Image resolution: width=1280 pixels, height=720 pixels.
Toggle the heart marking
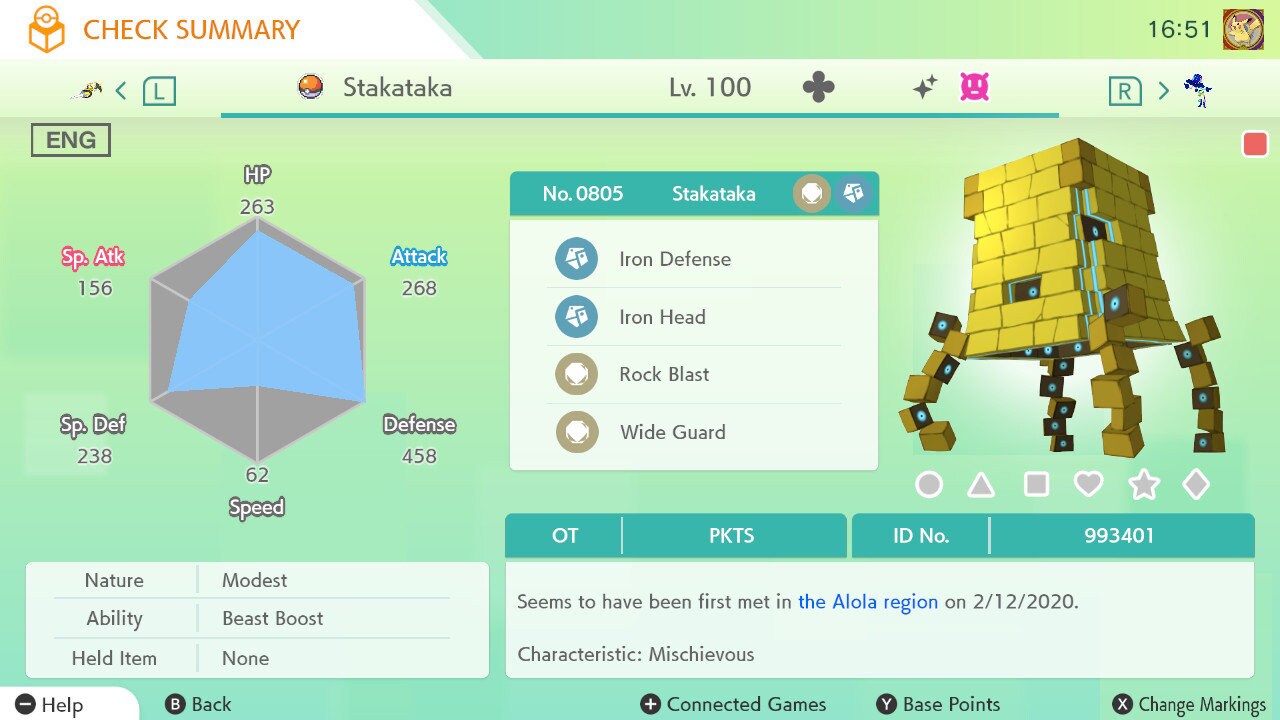pos(1088,485)
